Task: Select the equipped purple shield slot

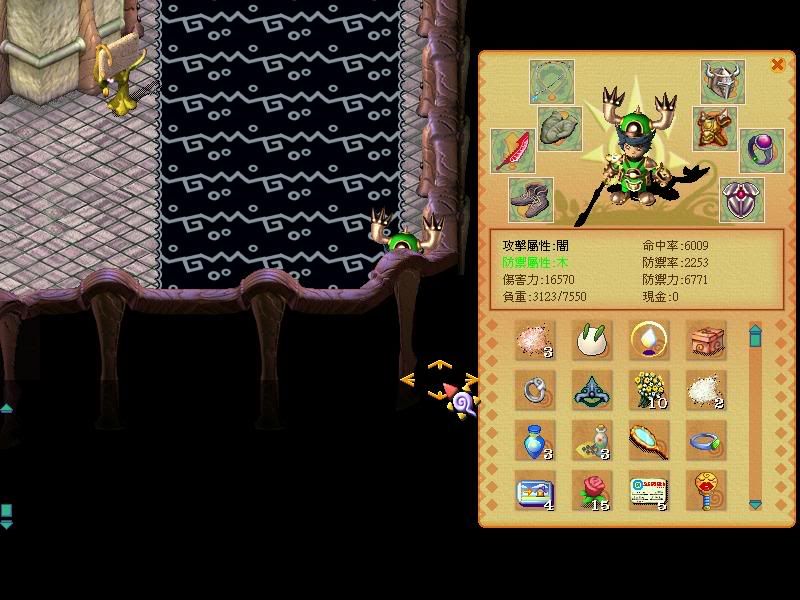Action: click(742, 198)
